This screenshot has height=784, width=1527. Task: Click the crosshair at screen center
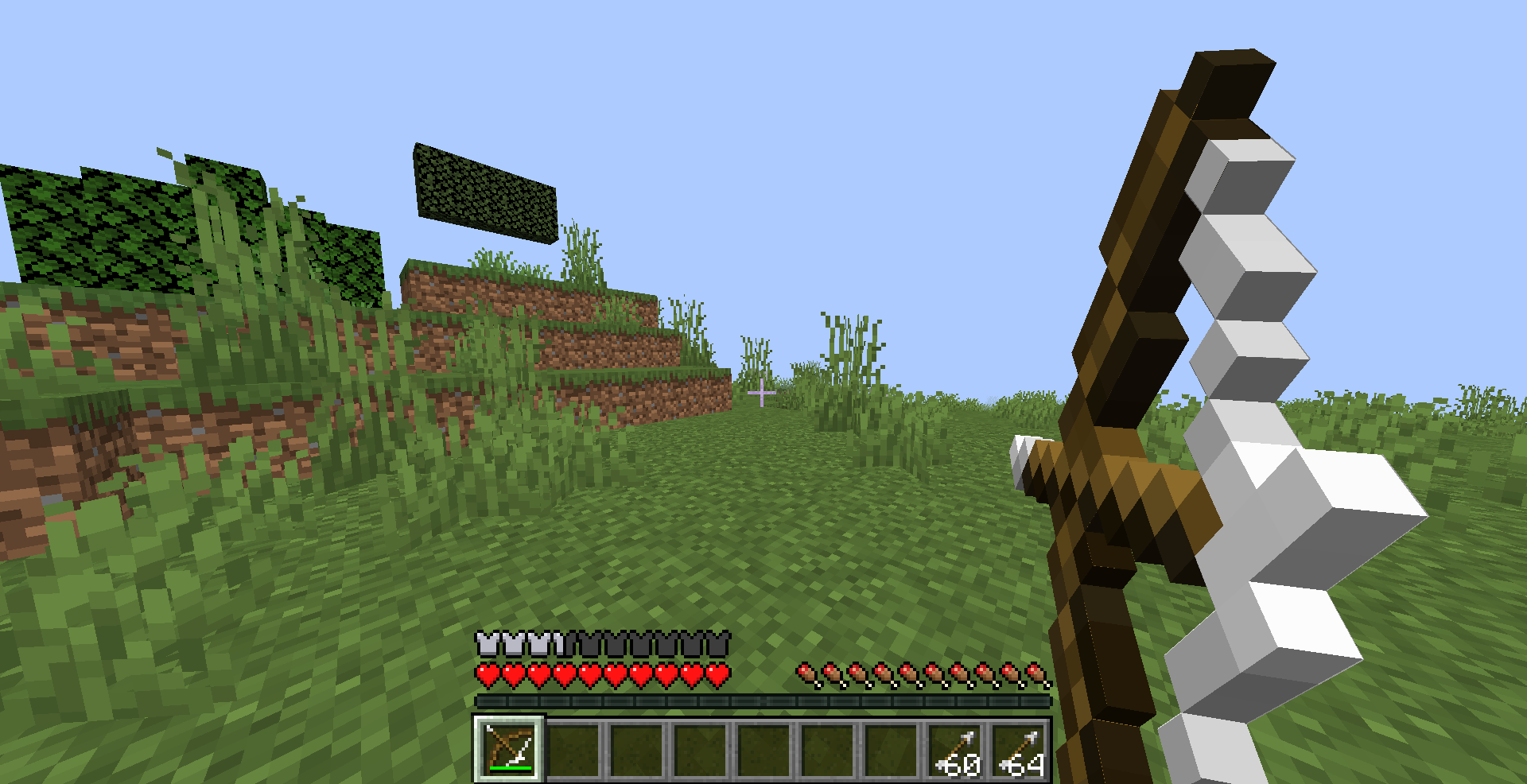click(762, 393)
